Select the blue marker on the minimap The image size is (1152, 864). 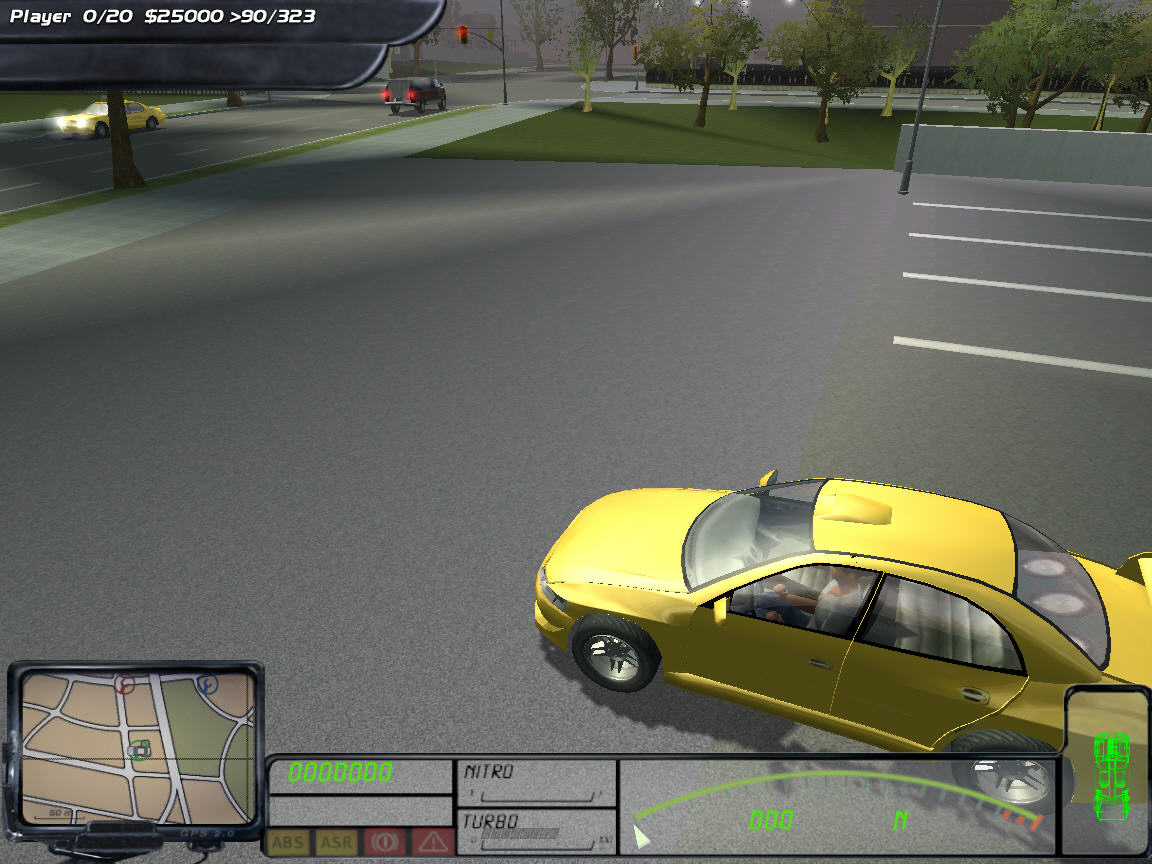click(x=208, y=685)
